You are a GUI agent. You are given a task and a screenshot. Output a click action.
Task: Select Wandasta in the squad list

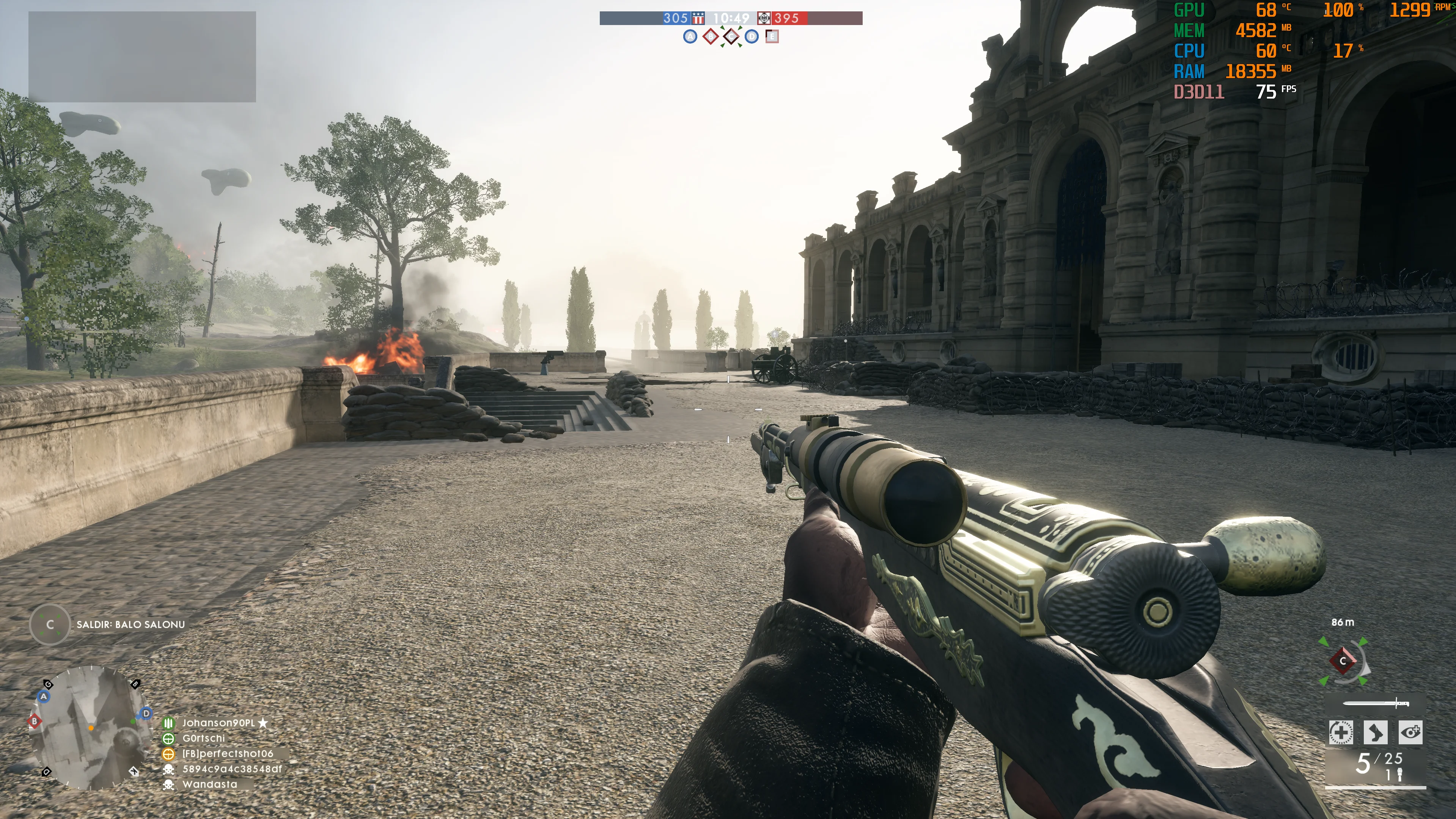coord(210,784)
